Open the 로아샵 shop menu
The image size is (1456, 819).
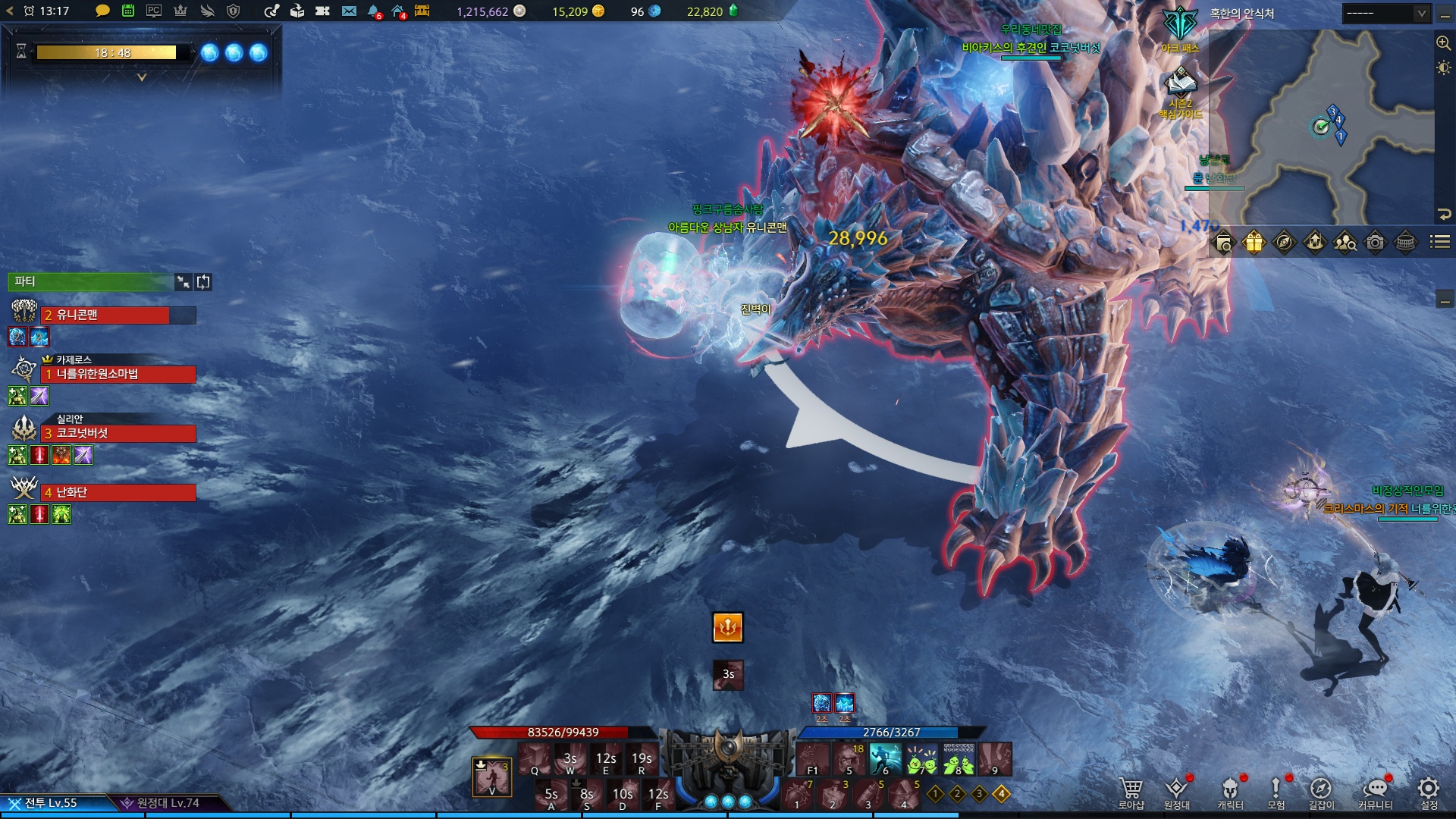[x=1131, y=792]
